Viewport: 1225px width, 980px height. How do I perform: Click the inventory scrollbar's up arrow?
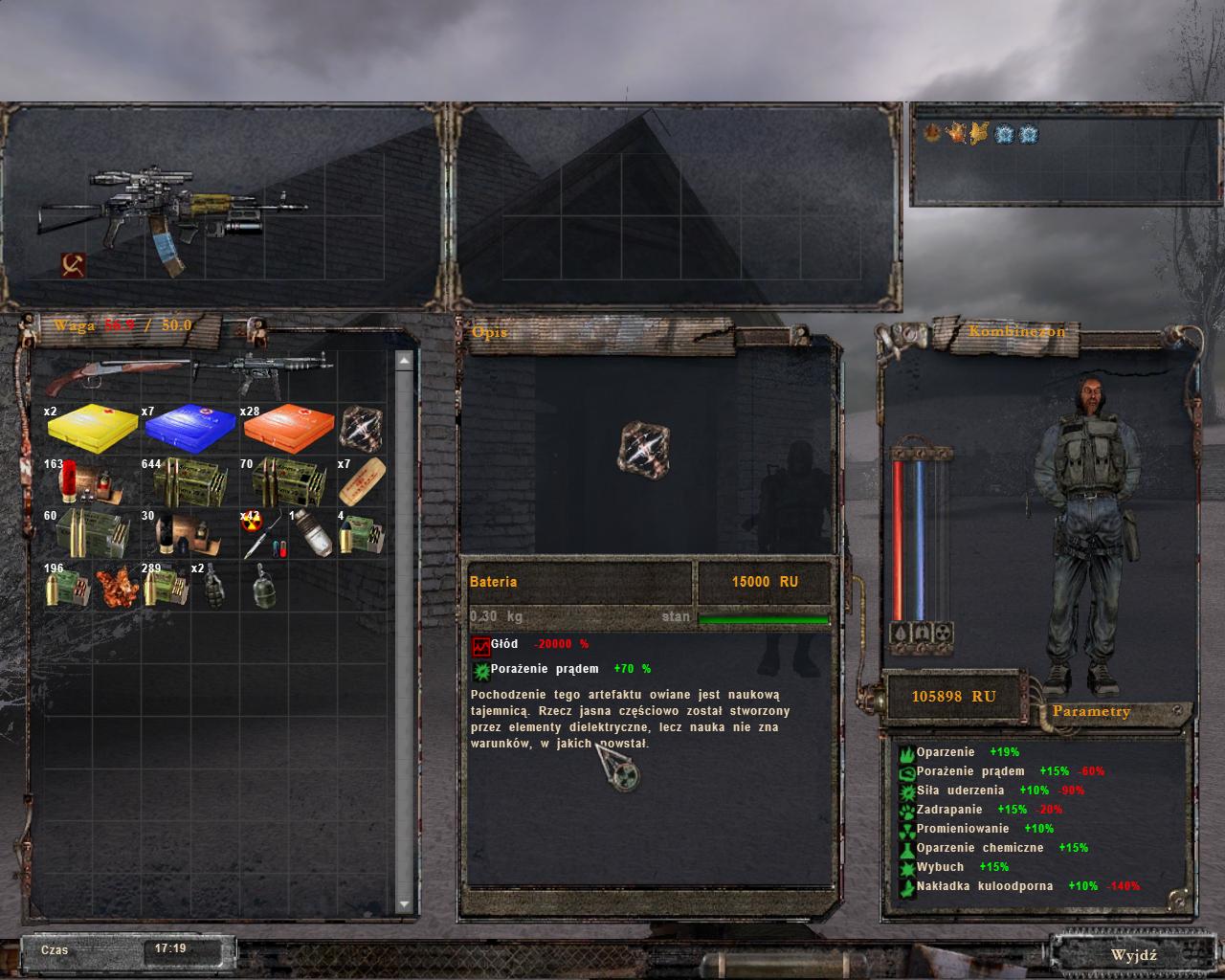pyautogui.click(x=403, y=361)
